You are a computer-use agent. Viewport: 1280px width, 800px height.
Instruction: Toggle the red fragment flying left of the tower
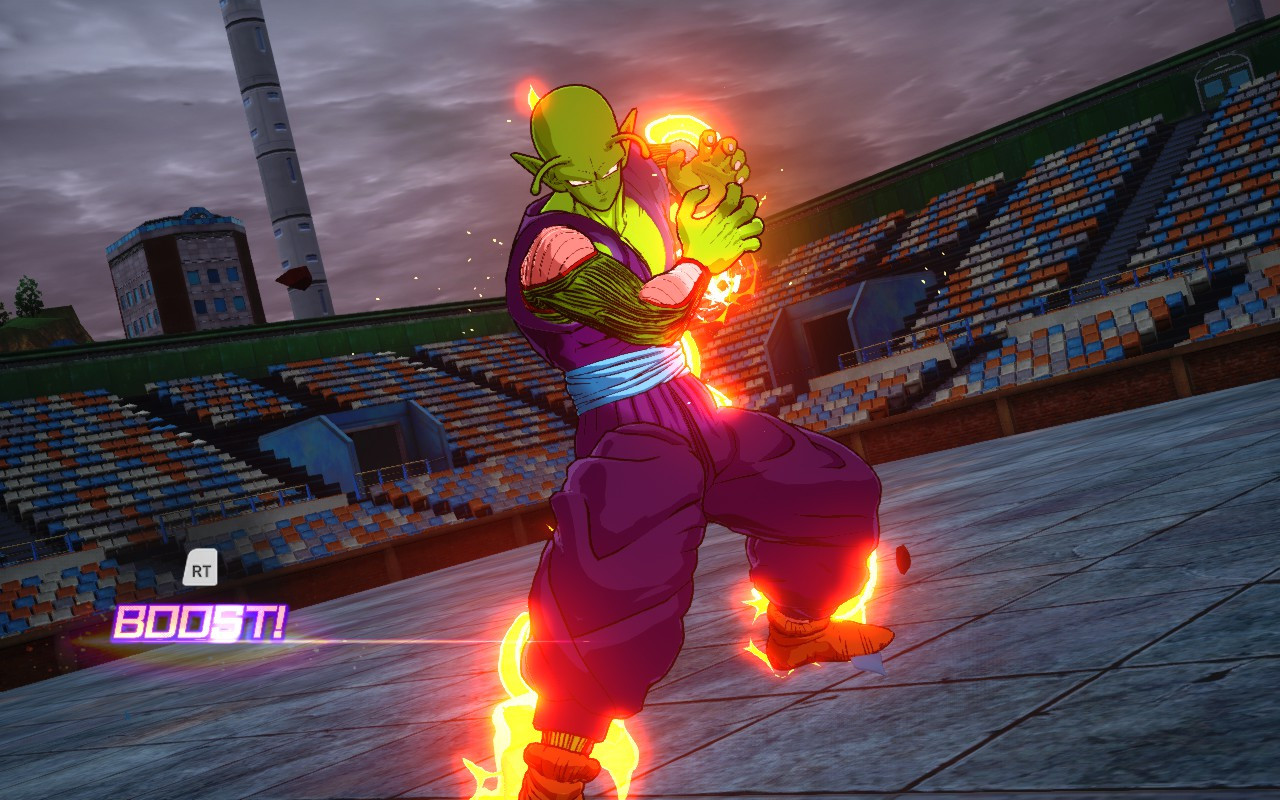click(292, 277)
